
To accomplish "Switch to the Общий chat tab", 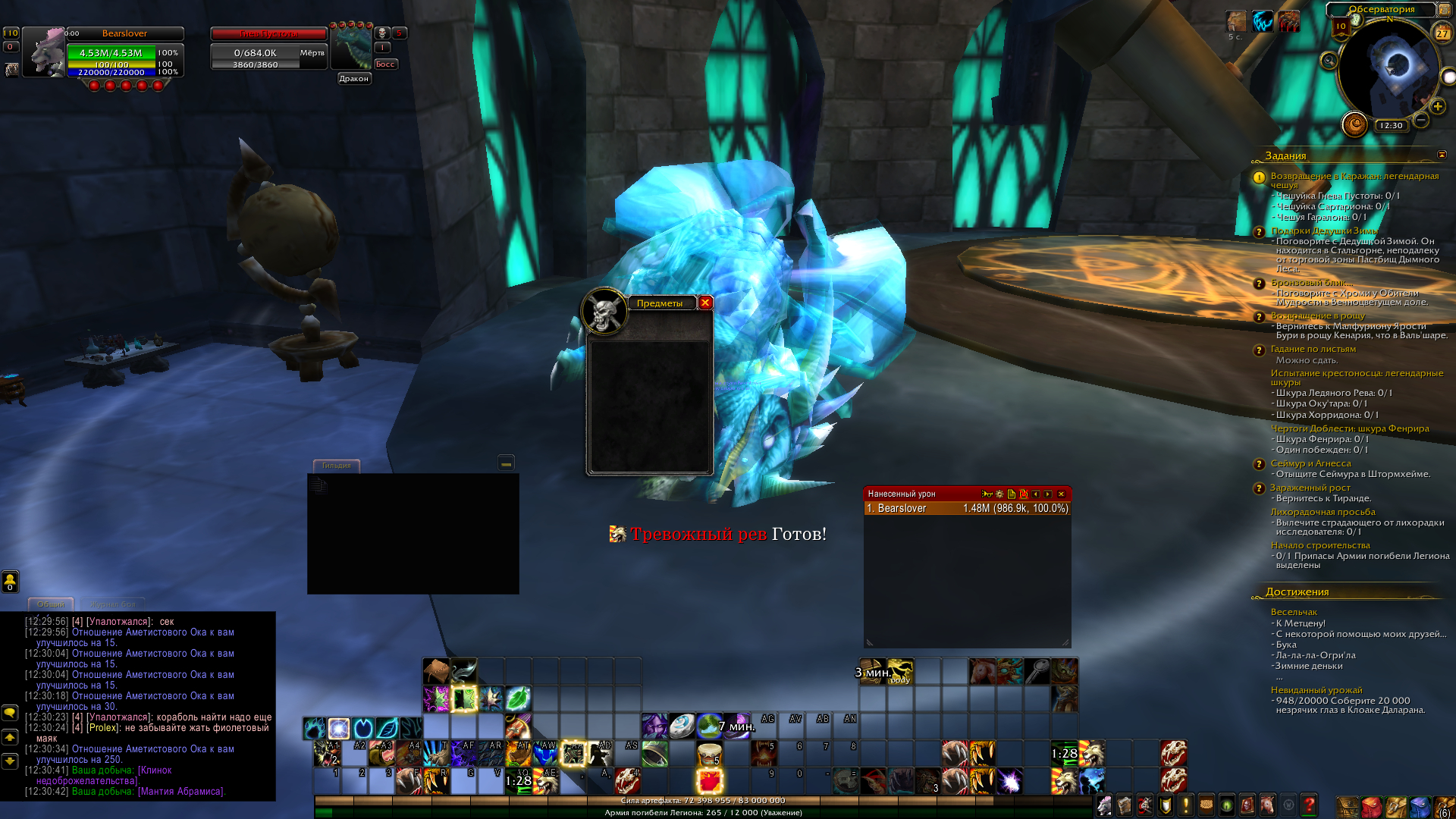I will (51, 604).
